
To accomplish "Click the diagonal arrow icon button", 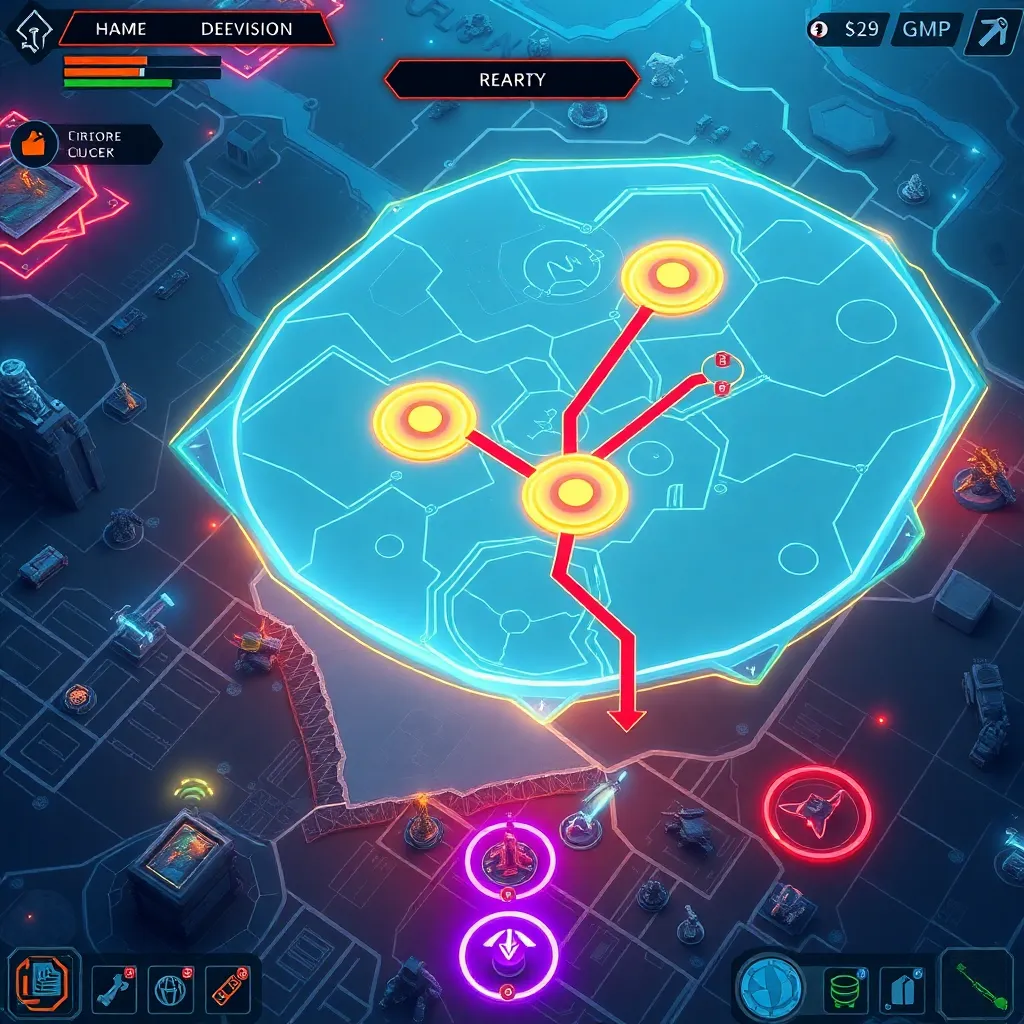I will point(993,31).
